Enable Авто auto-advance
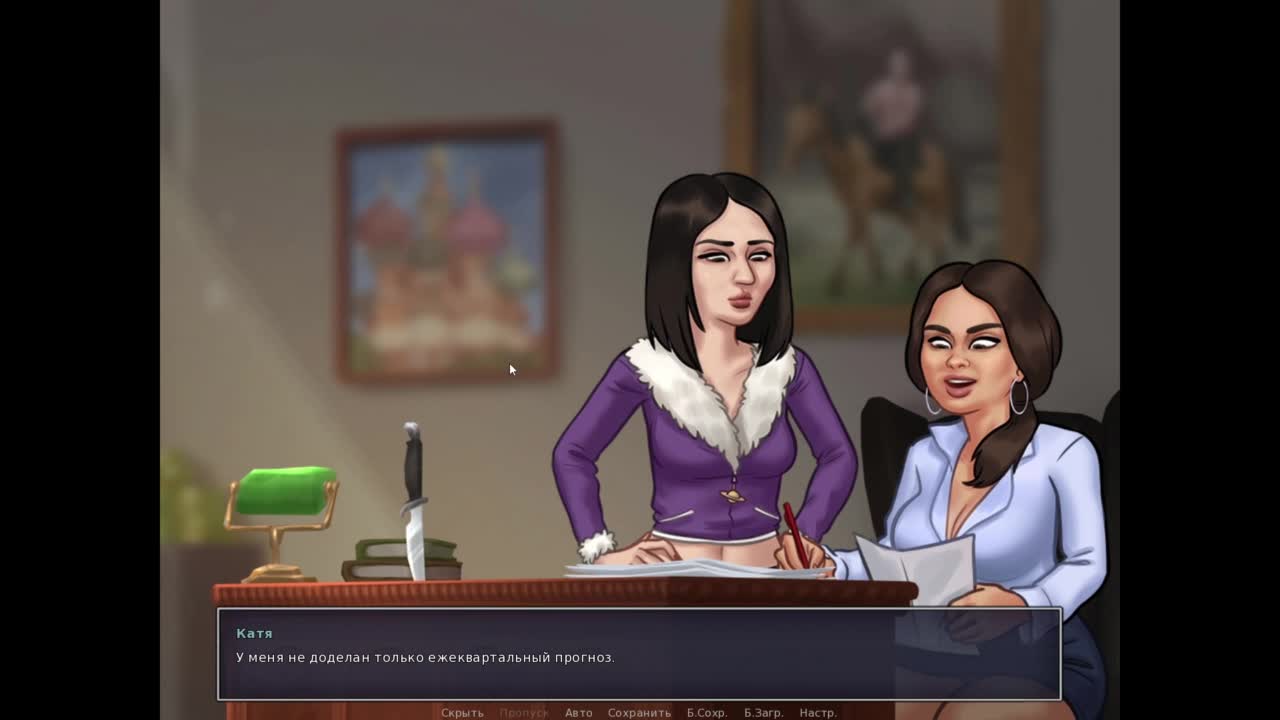Screen dimensions: 1280x720 pyautogui.click(x=578, y=712)
